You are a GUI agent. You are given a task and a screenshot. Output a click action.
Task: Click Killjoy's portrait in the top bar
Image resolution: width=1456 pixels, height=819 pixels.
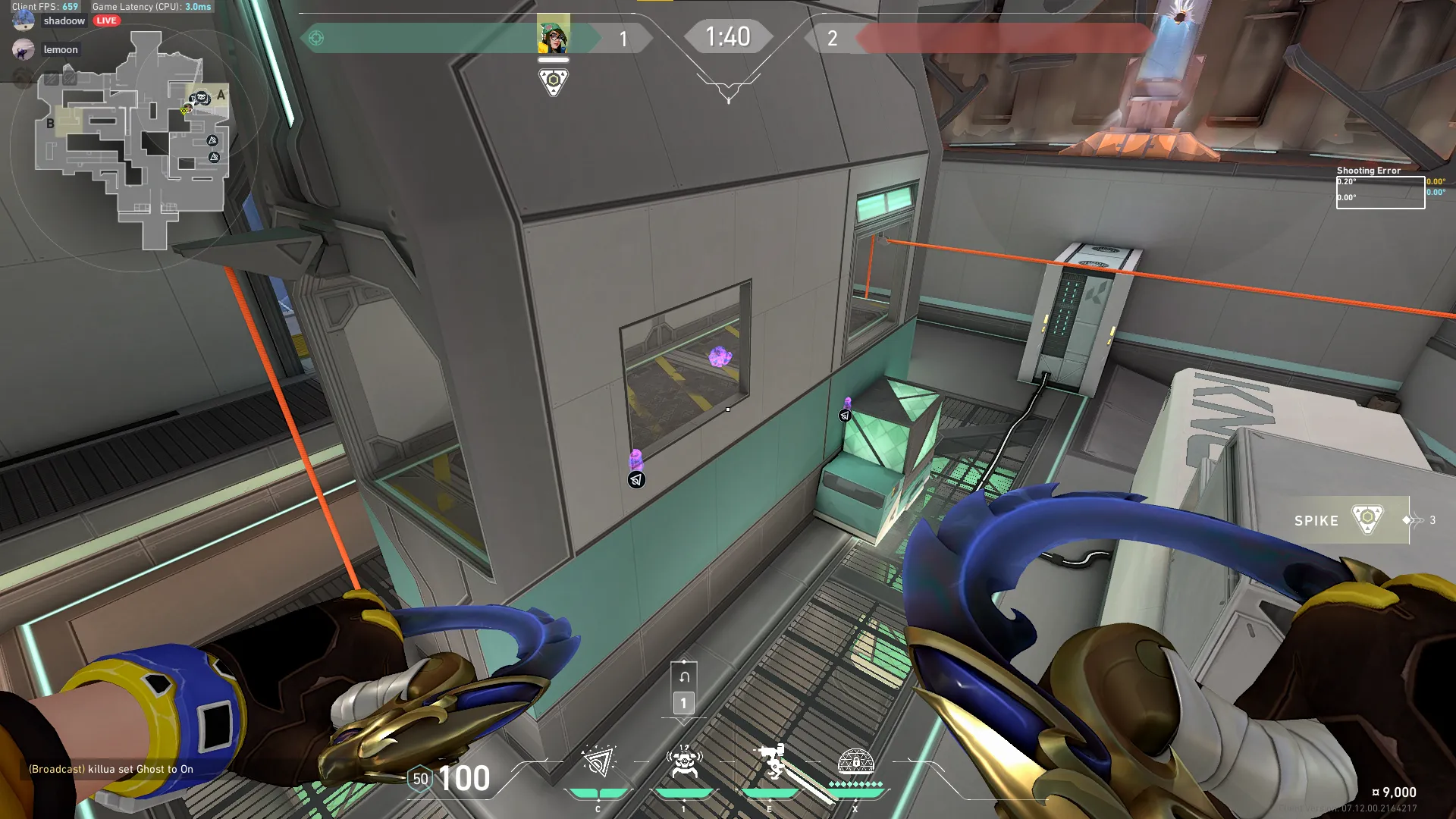click(x=554, y=35)
